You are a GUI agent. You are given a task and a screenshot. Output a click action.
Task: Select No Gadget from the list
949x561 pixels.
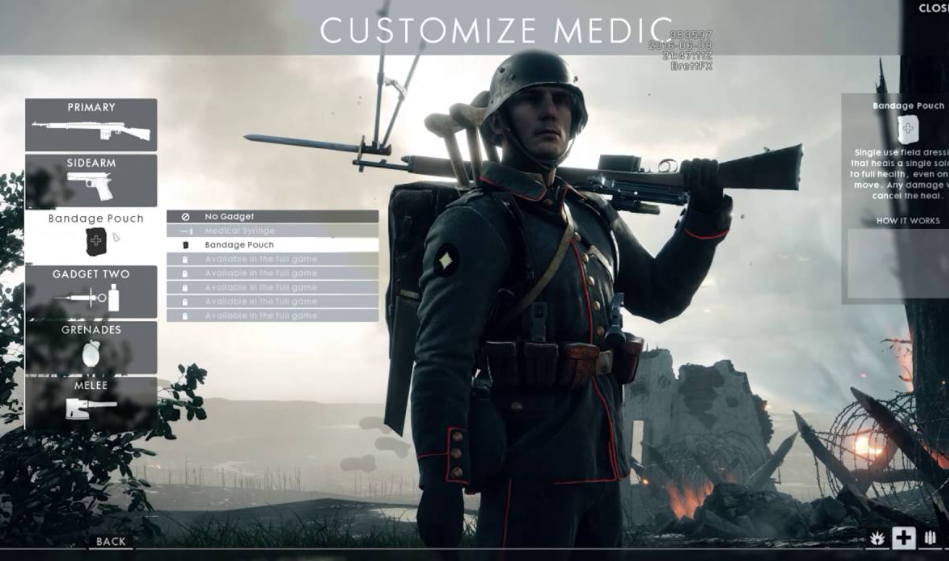pos(272,216)
